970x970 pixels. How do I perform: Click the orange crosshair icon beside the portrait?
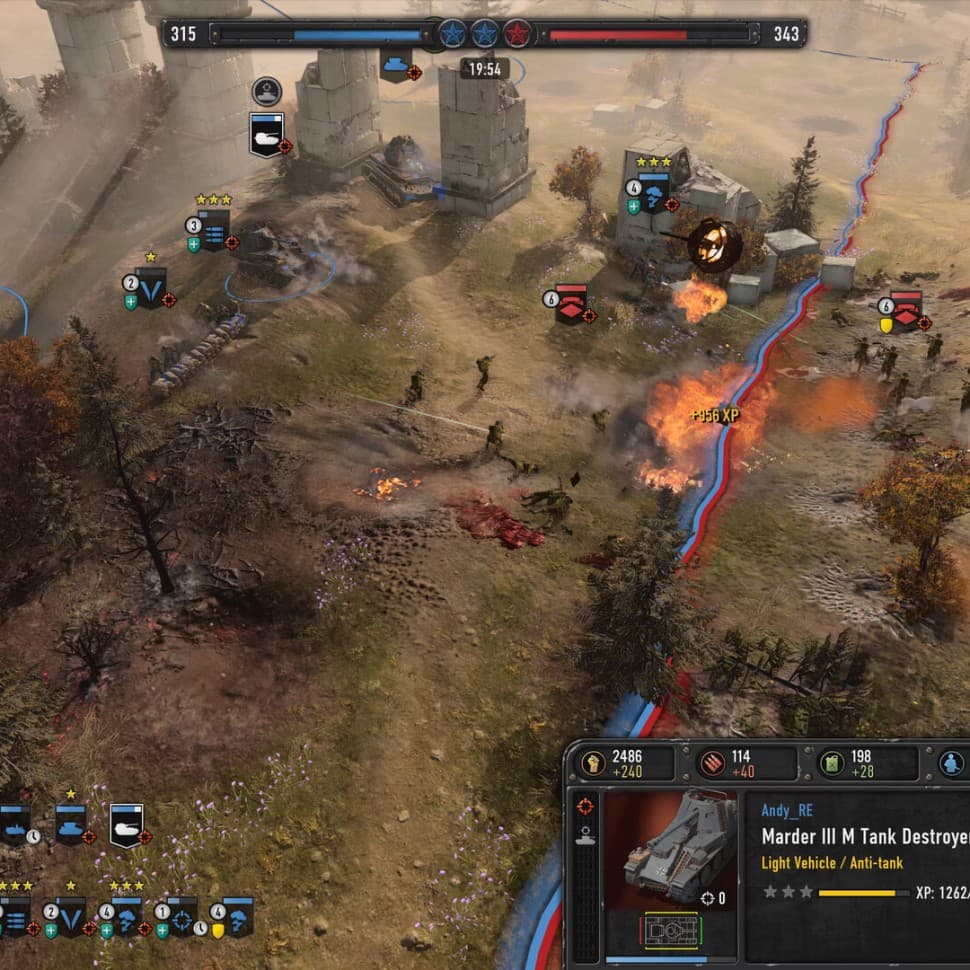click(585, 806)
